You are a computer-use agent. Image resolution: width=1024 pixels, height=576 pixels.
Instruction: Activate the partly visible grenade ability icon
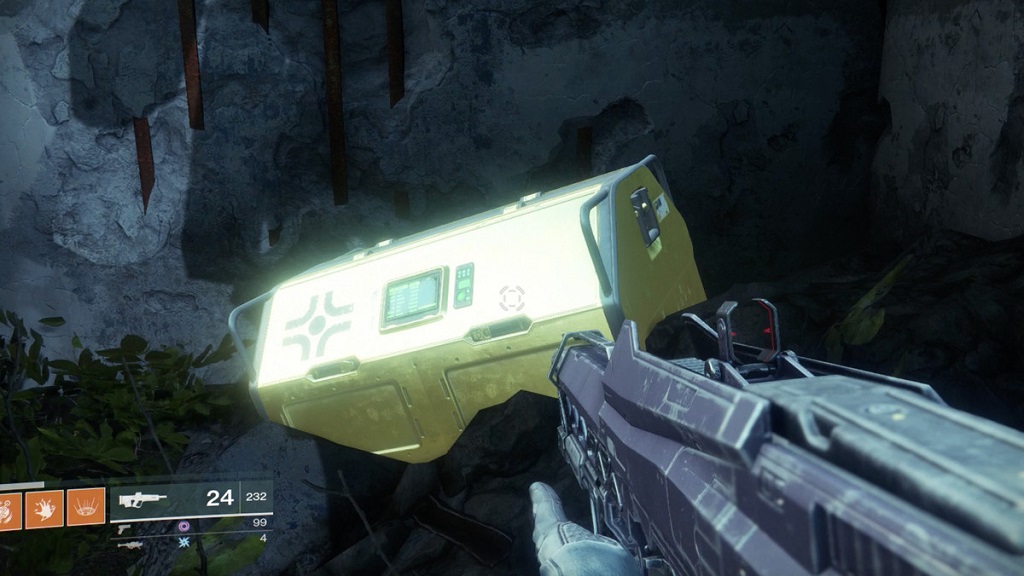coord(10,507)
